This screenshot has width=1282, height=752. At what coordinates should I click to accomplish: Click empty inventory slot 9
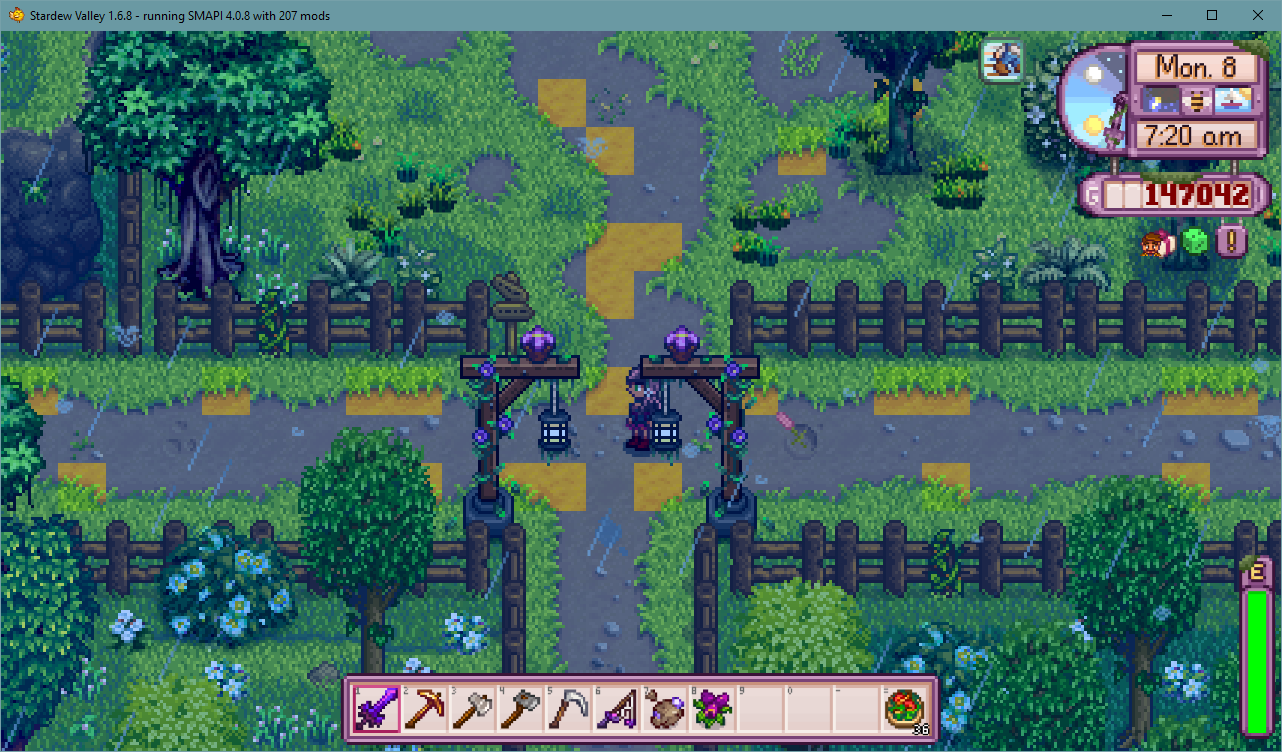[759, 708]
